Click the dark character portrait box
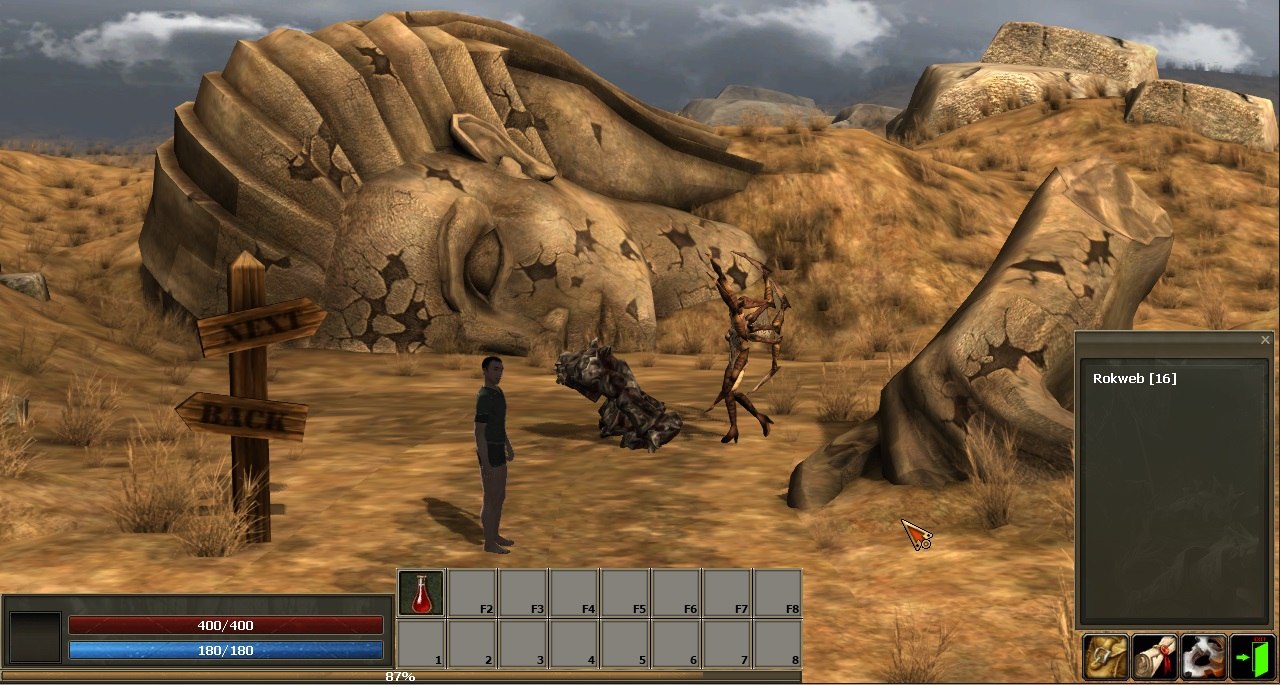 coord(35,638)
